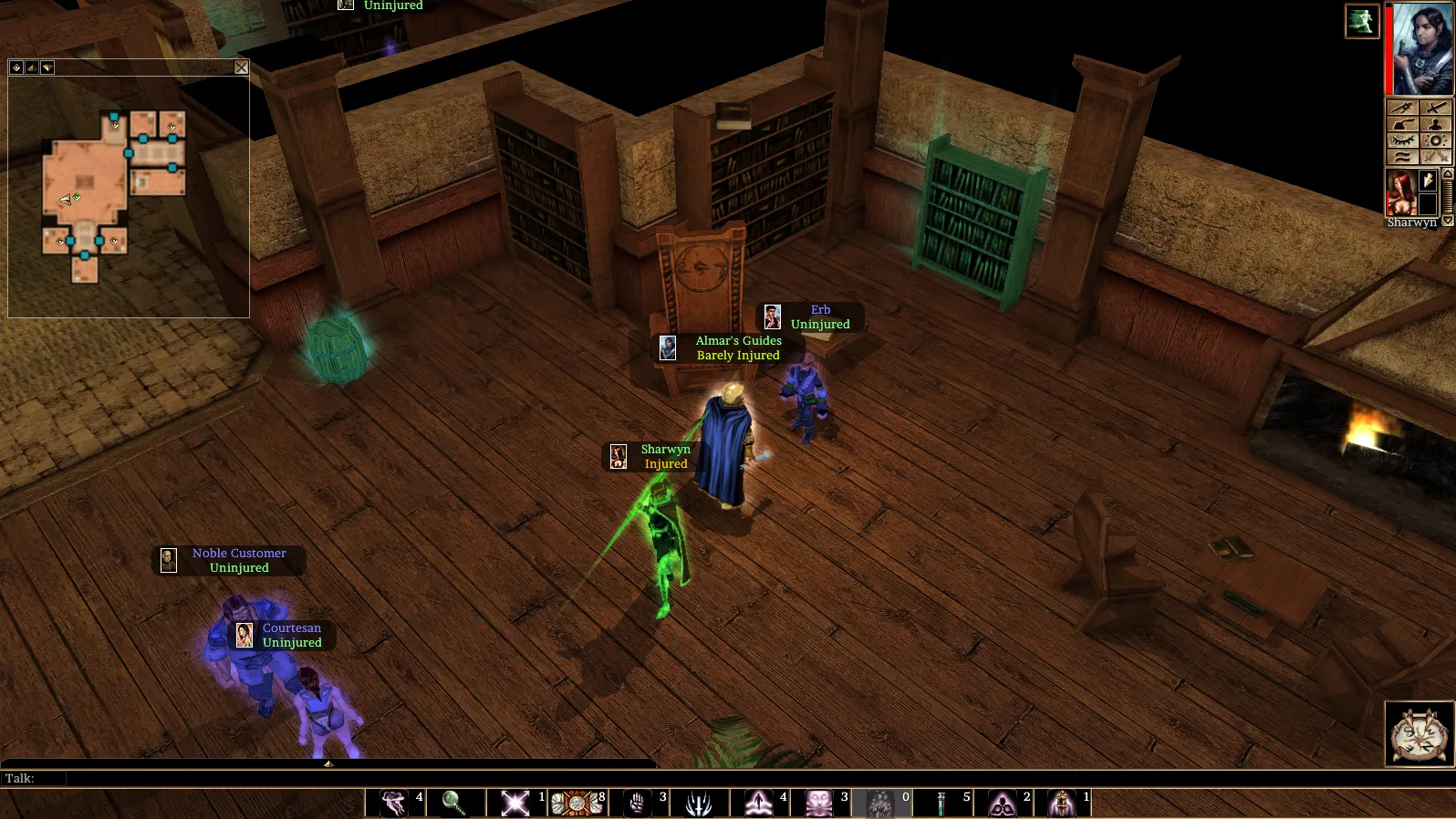Viewport: 1456px width, 819px height.
Task: Activate the skull face spell quickslot
Action: point(818,803)
